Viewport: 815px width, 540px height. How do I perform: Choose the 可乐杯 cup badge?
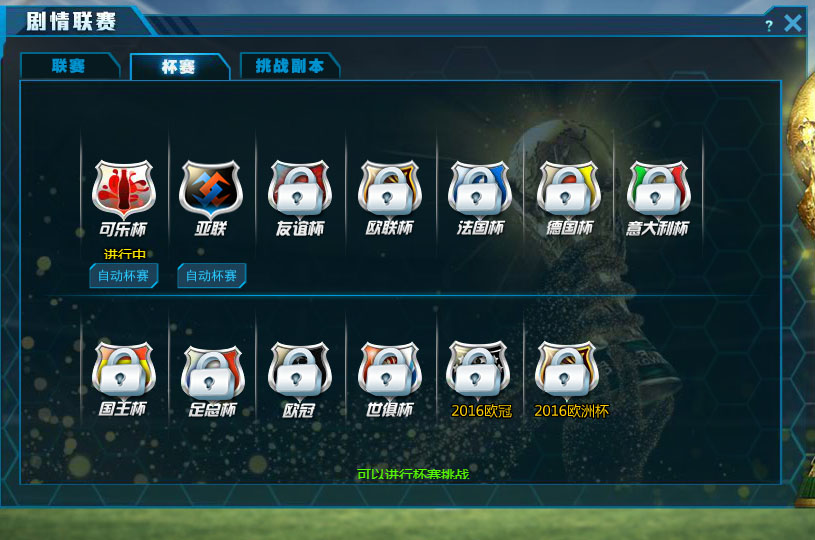(x=123, y=188)
